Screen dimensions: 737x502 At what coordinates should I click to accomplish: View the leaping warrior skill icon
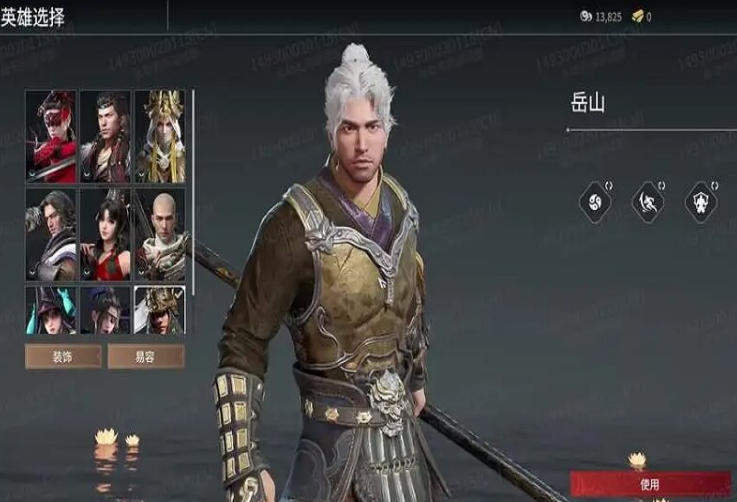[x=648, y=203]
